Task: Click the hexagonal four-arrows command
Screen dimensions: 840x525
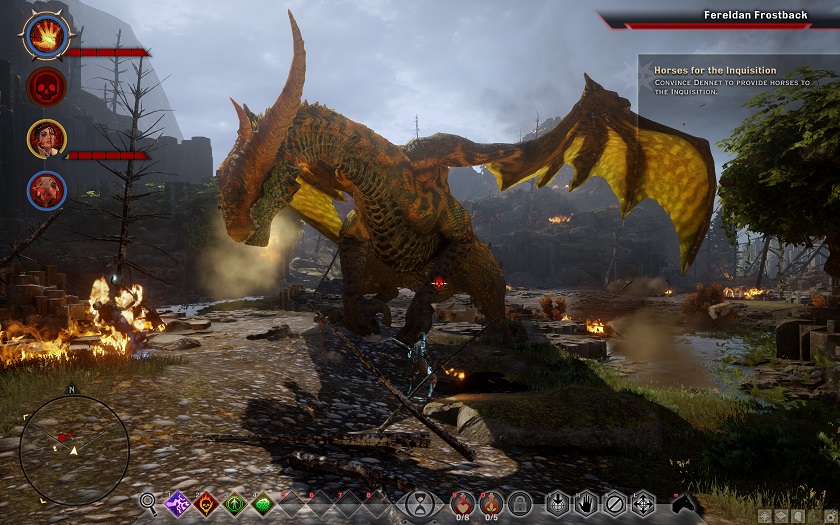Action: tap(643, 503)
